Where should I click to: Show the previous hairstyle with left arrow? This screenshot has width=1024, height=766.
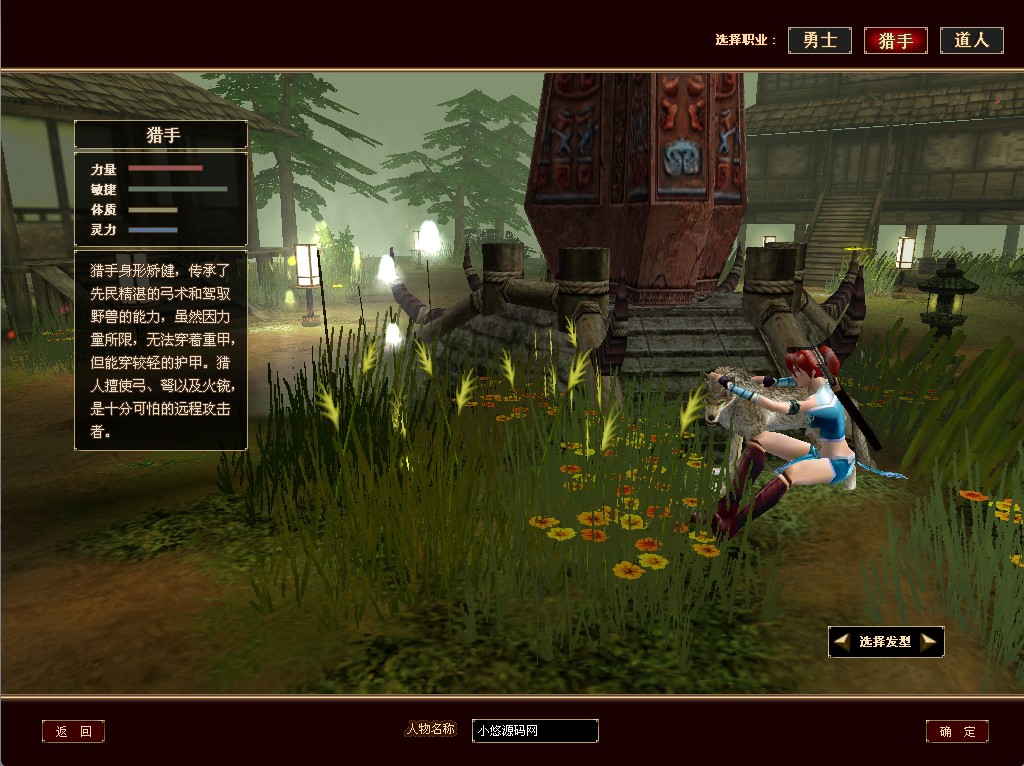coord(842,642)
